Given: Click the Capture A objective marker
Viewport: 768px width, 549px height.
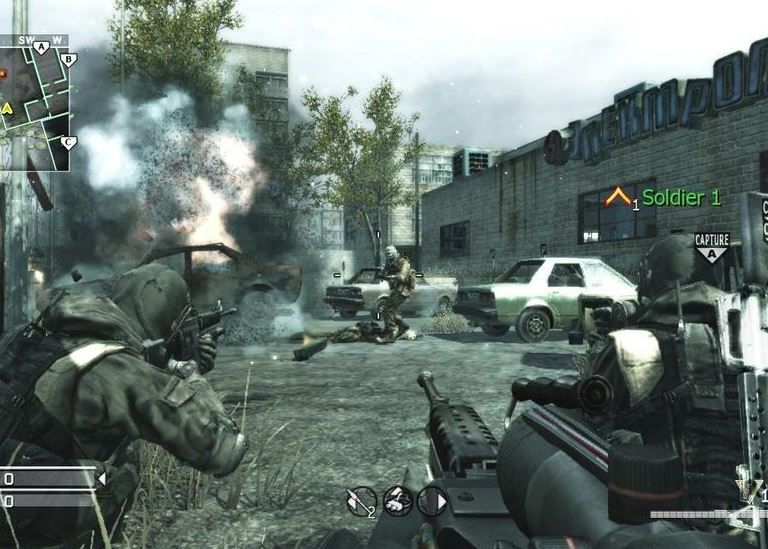Looking at the screenshot, I should pos(711,246).
